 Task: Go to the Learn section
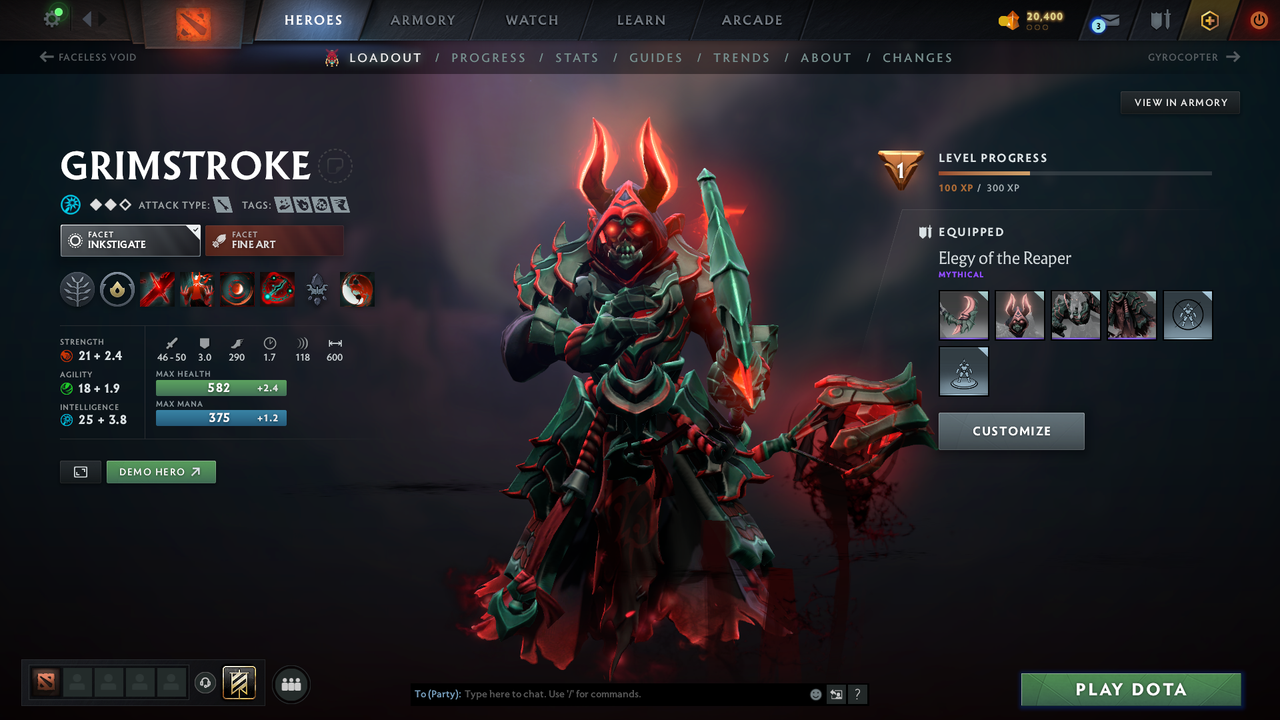pyautogui.click(x=641, y=20)
